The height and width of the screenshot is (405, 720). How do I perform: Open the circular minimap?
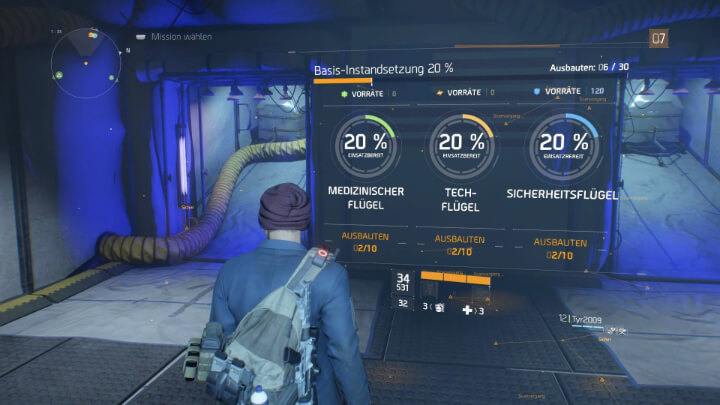[x=87, y=62]
